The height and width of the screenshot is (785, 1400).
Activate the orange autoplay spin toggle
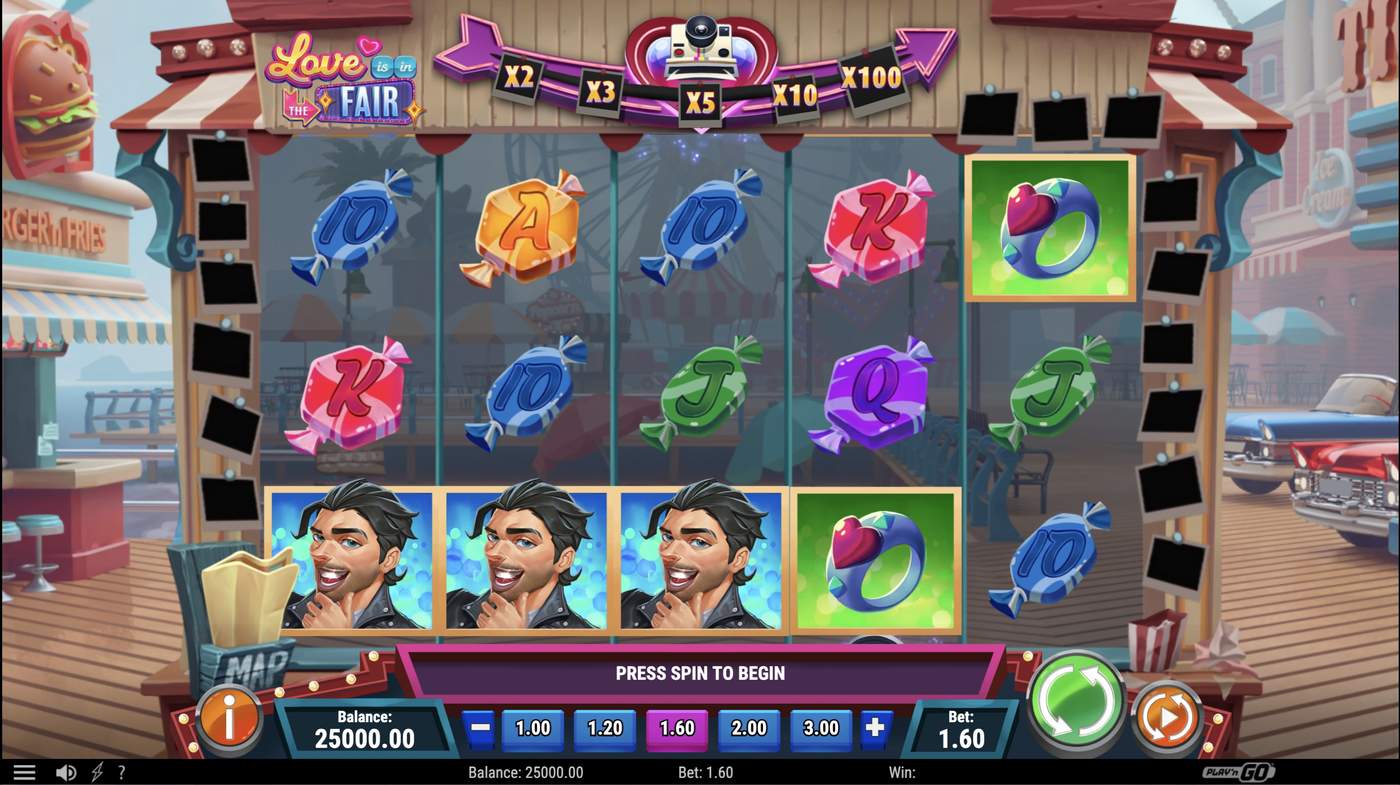(1168, 716)
